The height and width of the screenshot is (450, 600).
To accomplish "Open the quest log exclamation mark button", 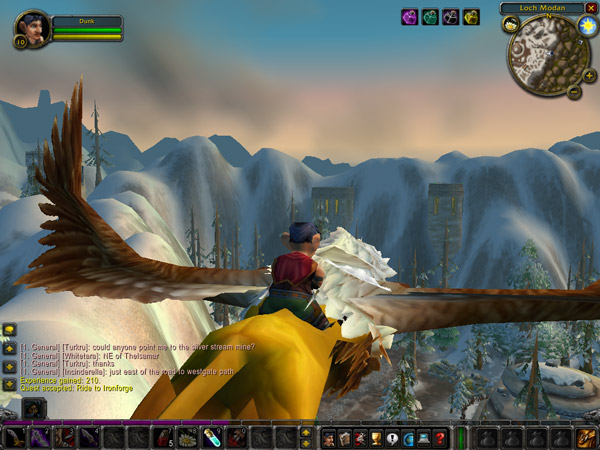I will click(x=392, y=437).
